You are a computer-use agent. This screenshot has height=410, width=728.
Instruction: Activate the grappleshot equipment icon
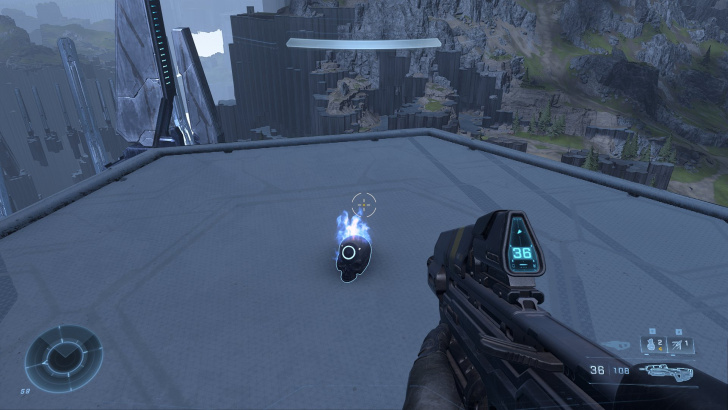pyautogui.click(x=679, y=346)
